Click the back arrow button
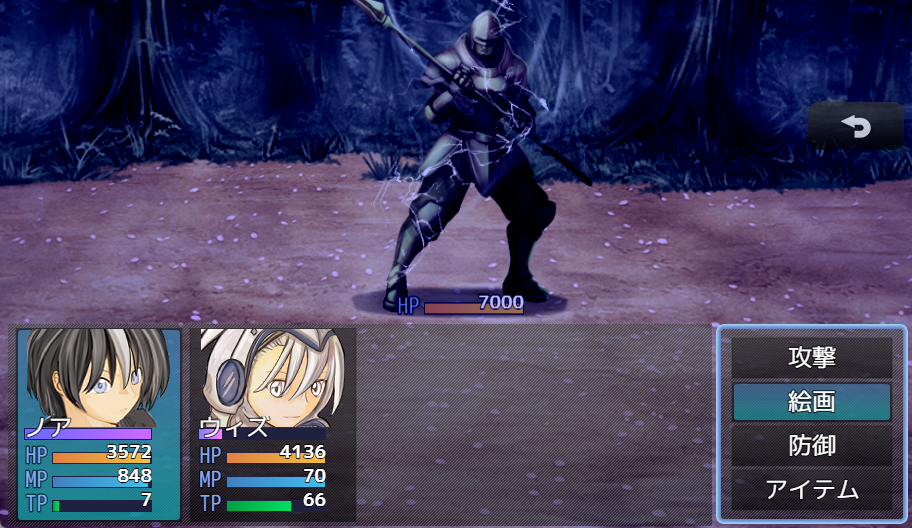The width and height of the screenshot is (912, 528). (x=855, y=127)
